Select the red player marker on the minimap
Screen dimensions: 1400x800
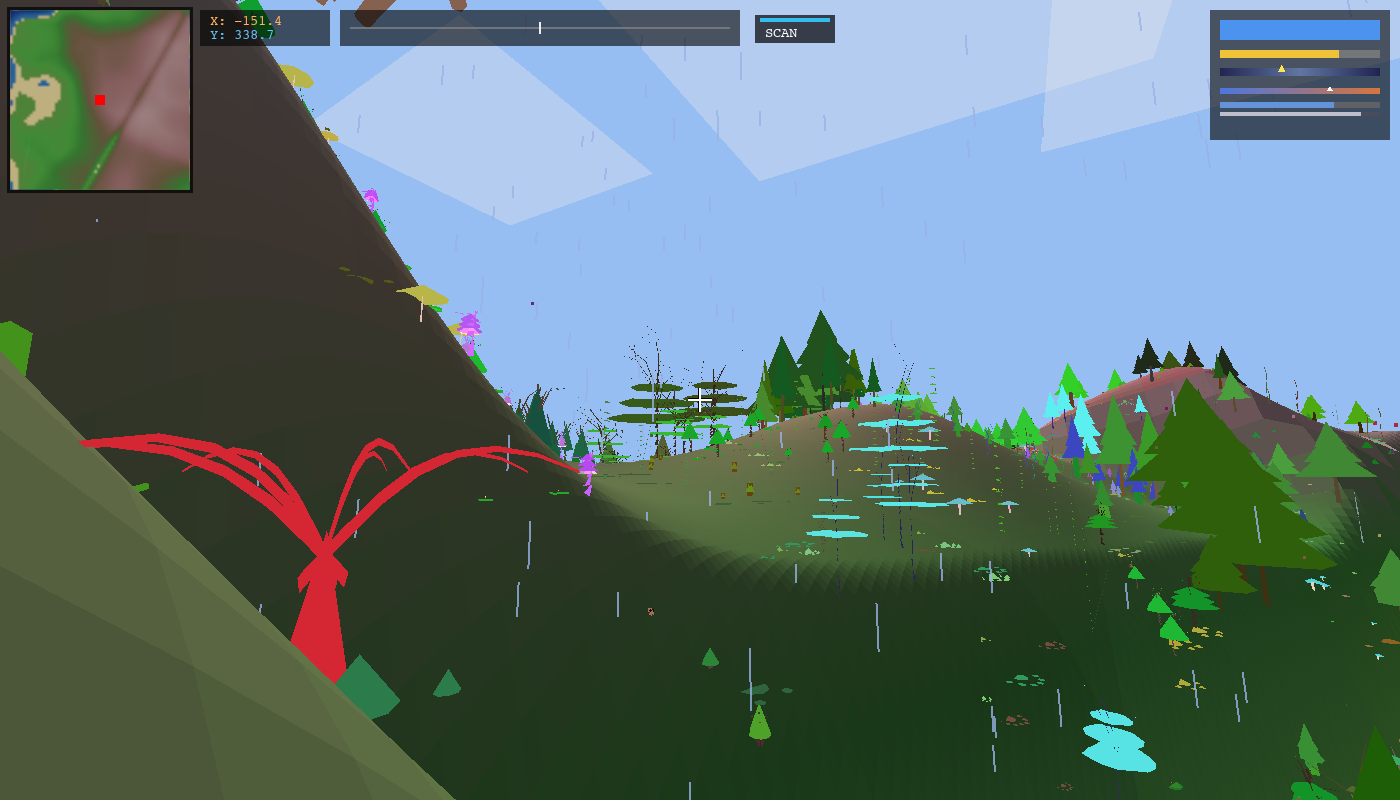point(99,99)
